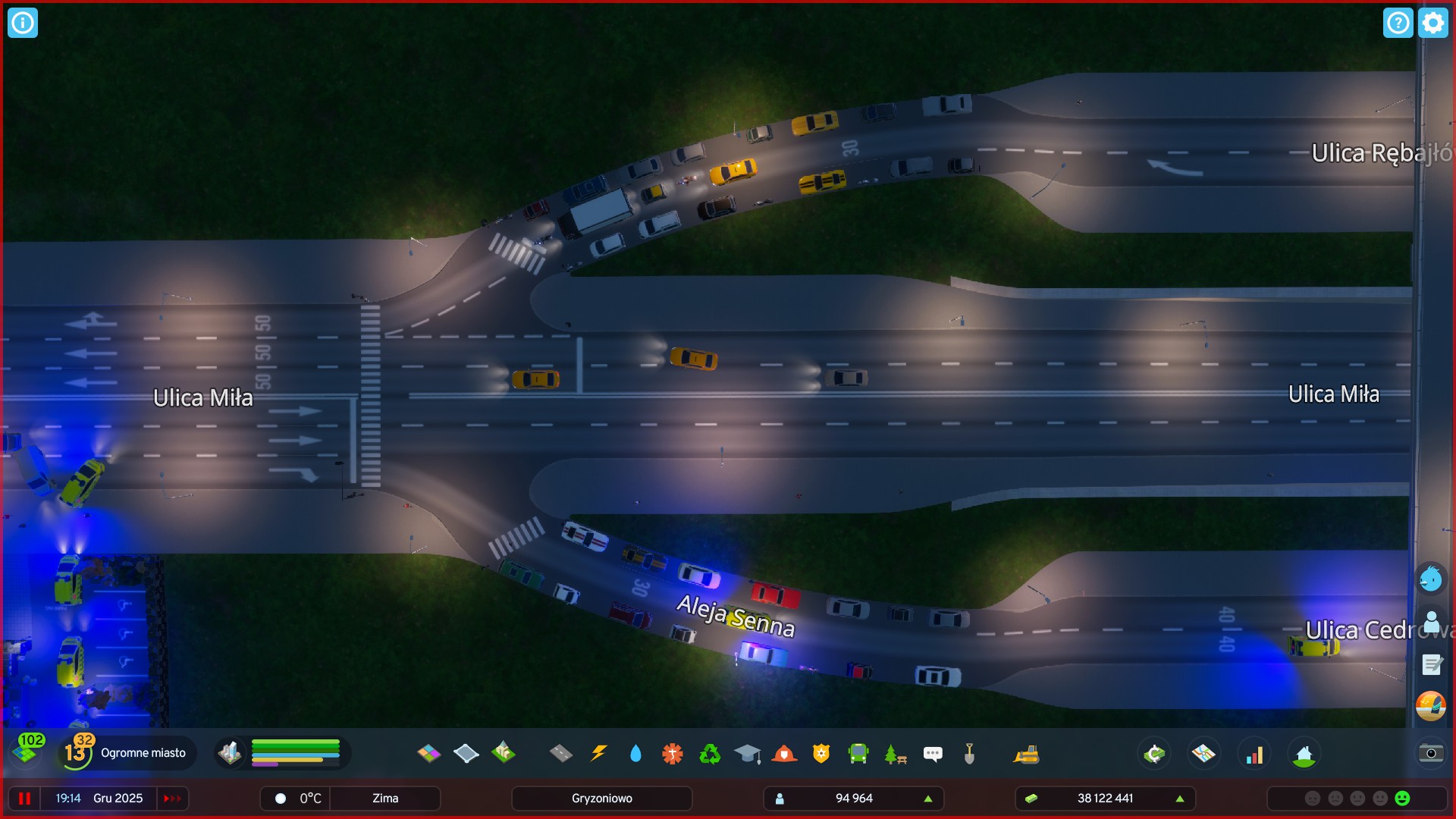
Task: Open the water and sewage menu
Action: [635, 753]
